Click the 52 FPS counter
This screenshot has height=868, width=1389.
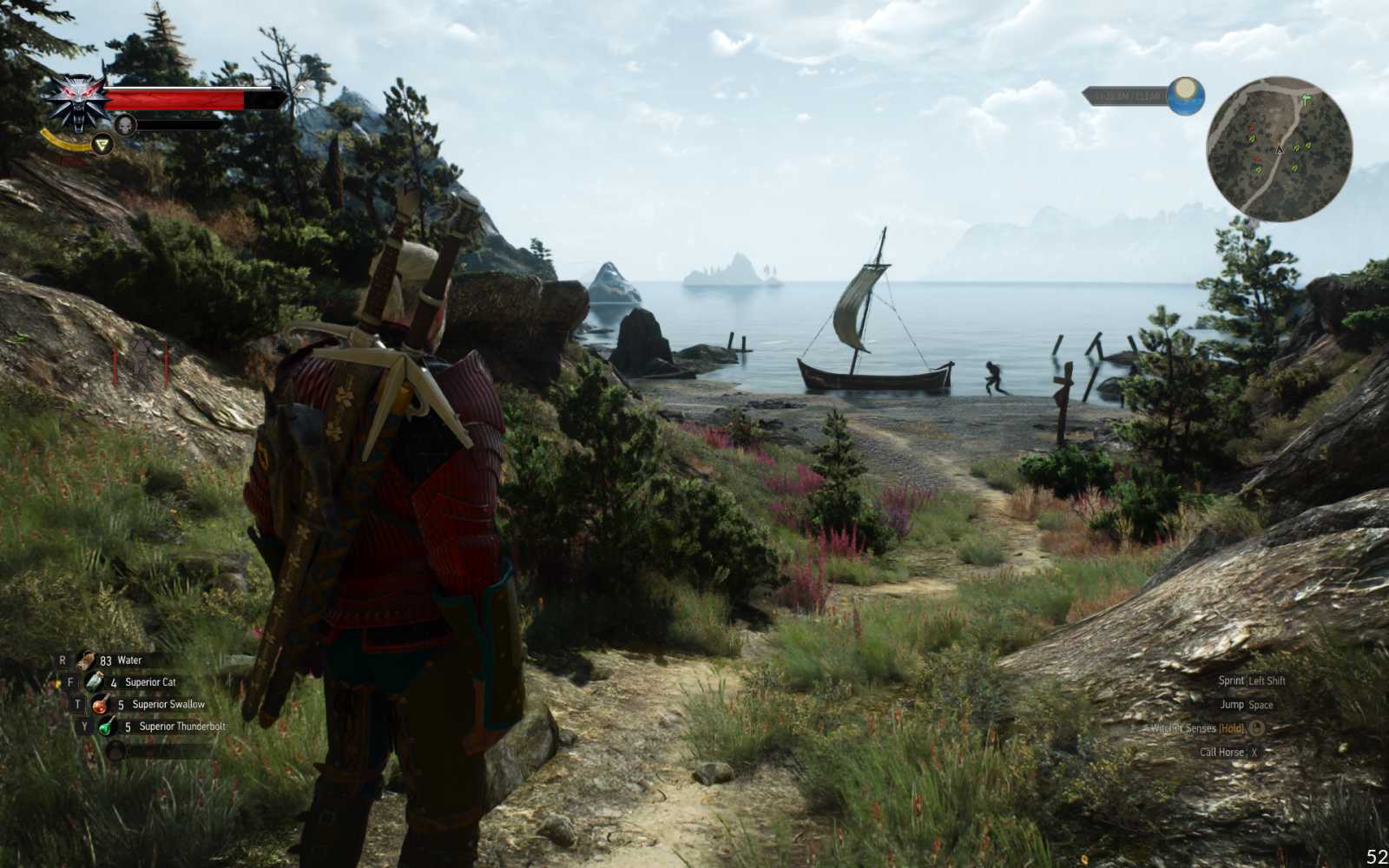(1376, 857)
